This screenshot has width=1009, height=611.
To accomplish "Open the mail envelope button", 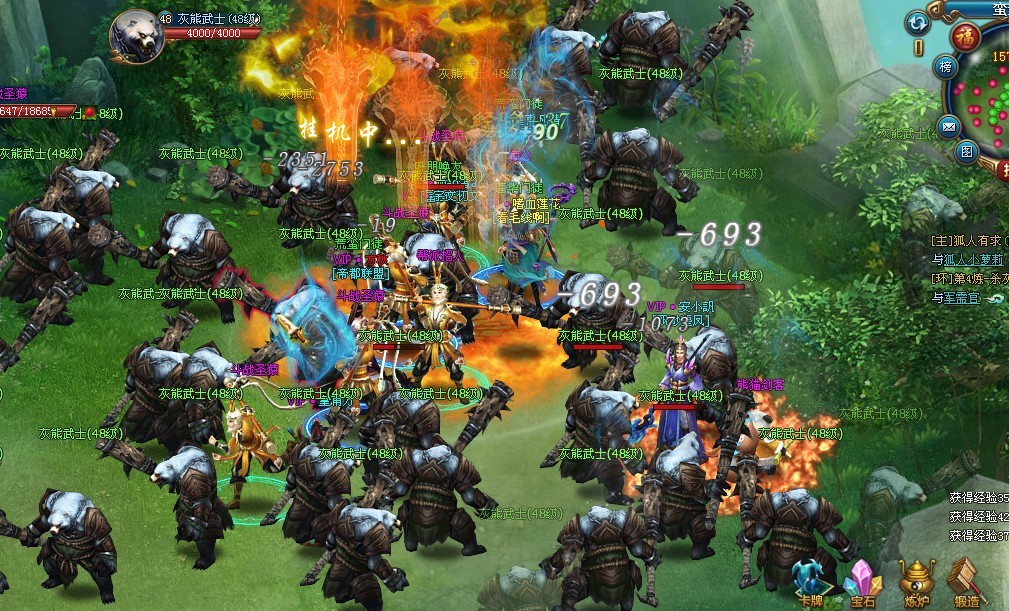I will pyautogui.click(x=947, y=126).
